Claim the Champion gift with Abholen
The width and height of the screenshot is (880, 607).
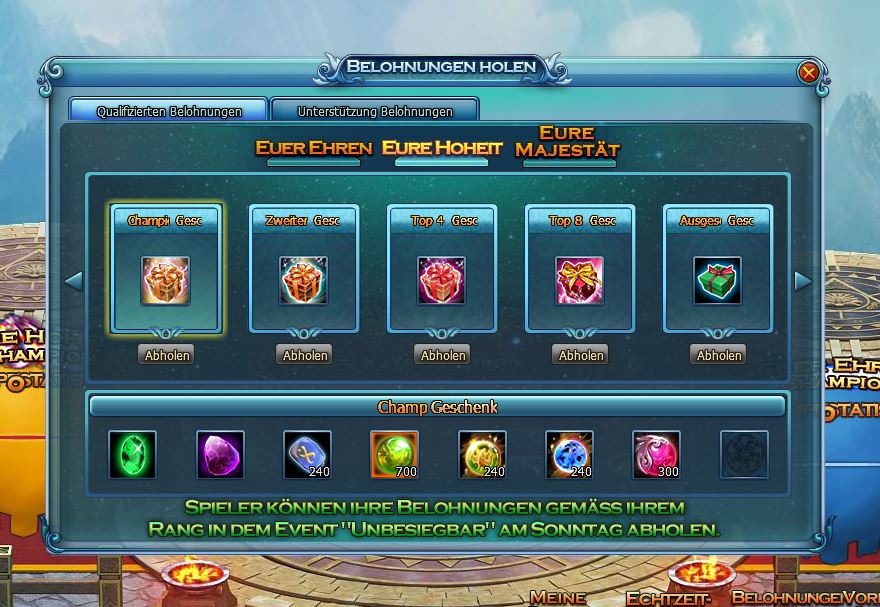[x=166, y=355]
